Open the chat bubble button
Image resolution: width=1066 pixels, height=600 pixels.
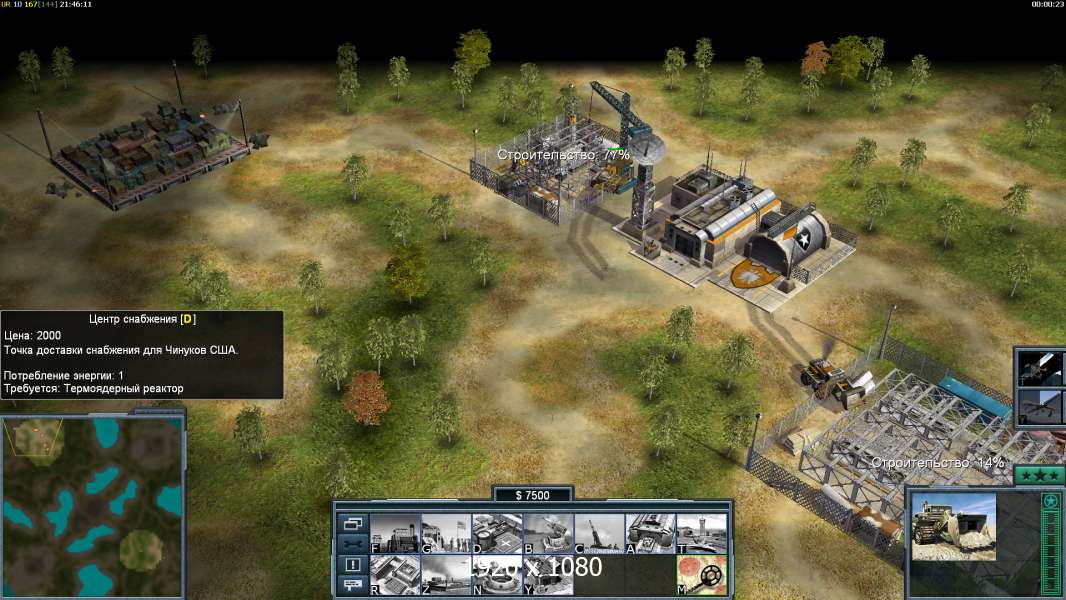tap(353, 585)
